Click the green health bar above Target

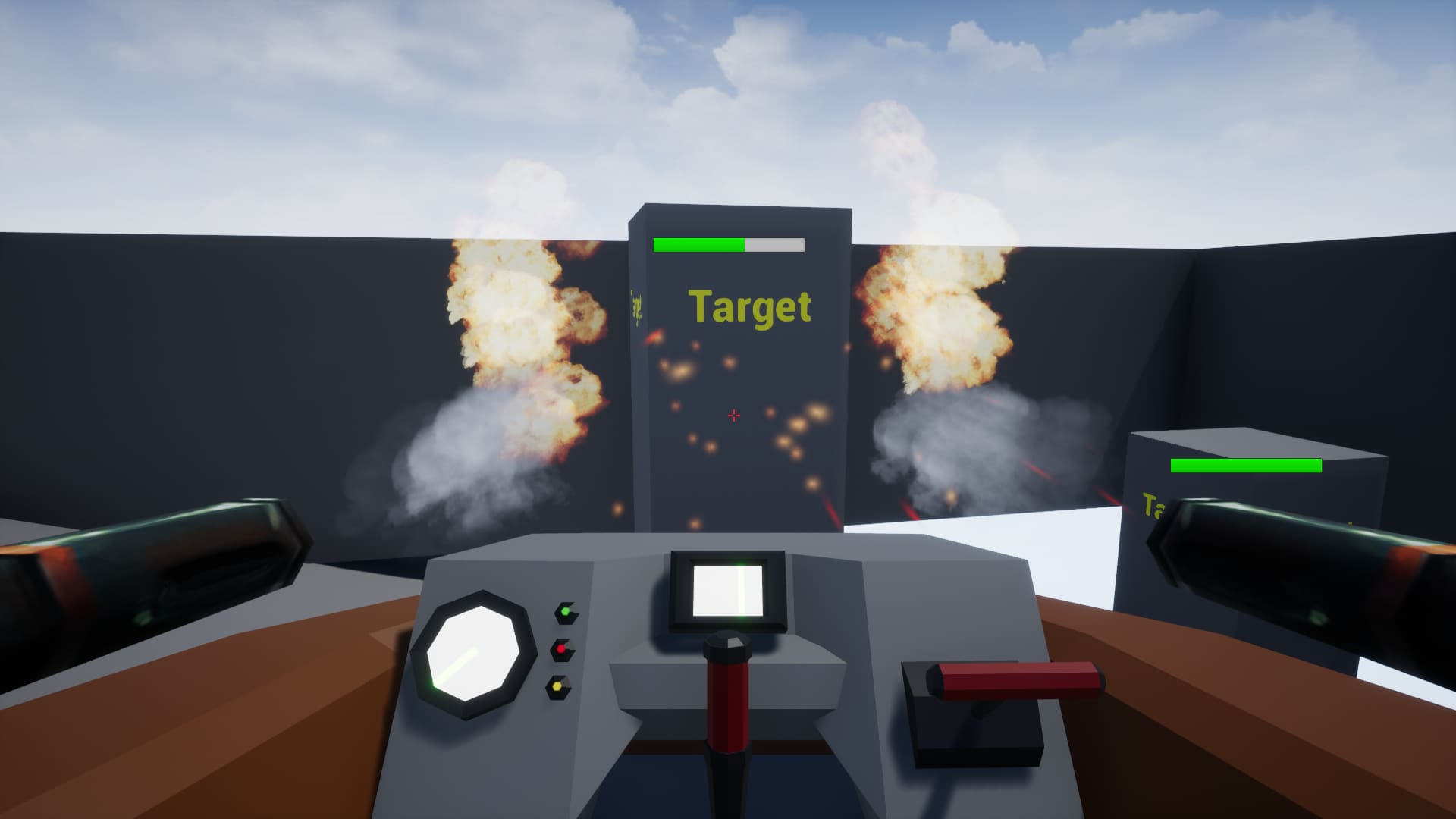point(698,244)
